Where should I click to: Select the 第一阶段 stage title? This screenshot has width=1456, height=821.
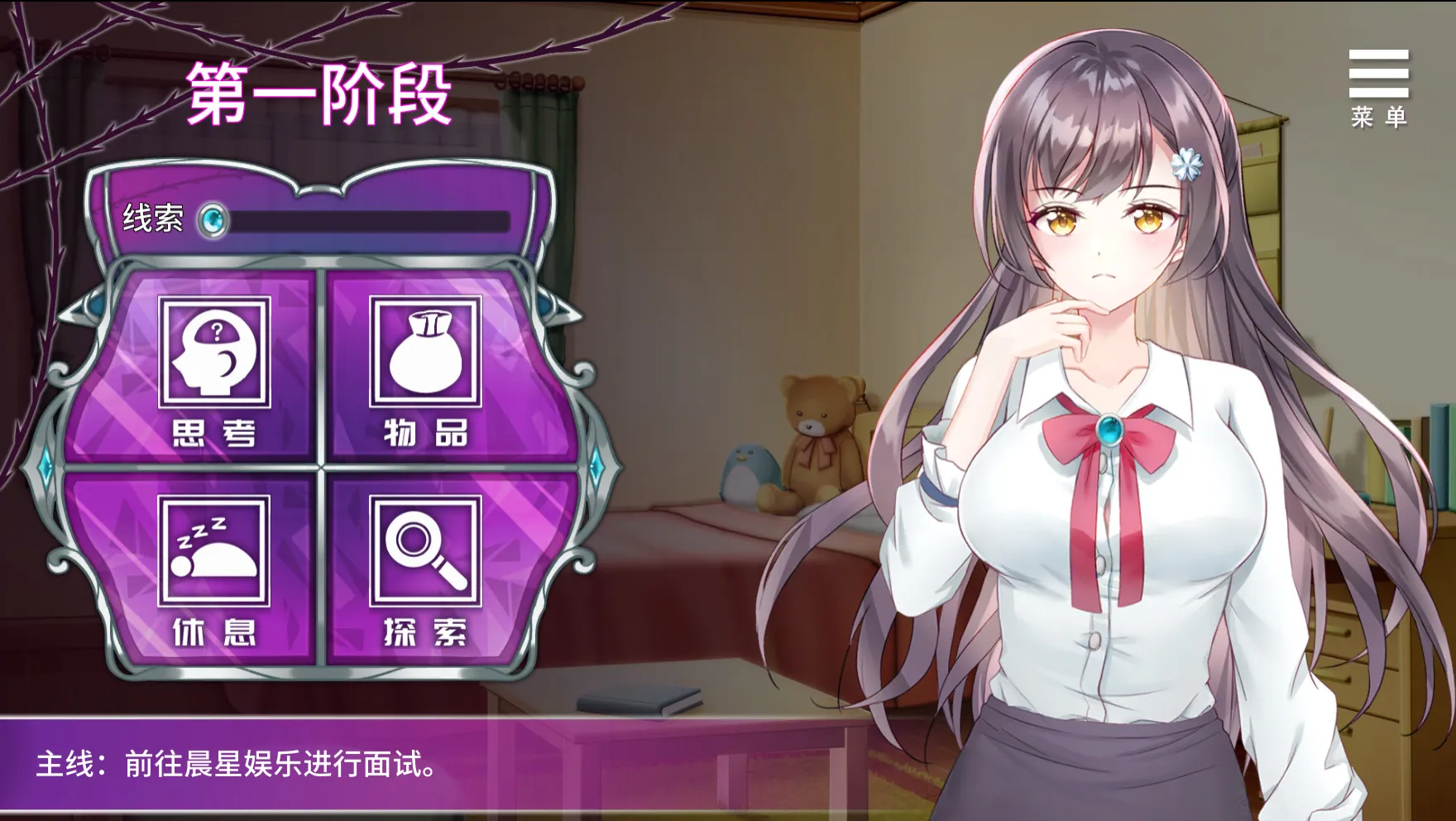317,95
